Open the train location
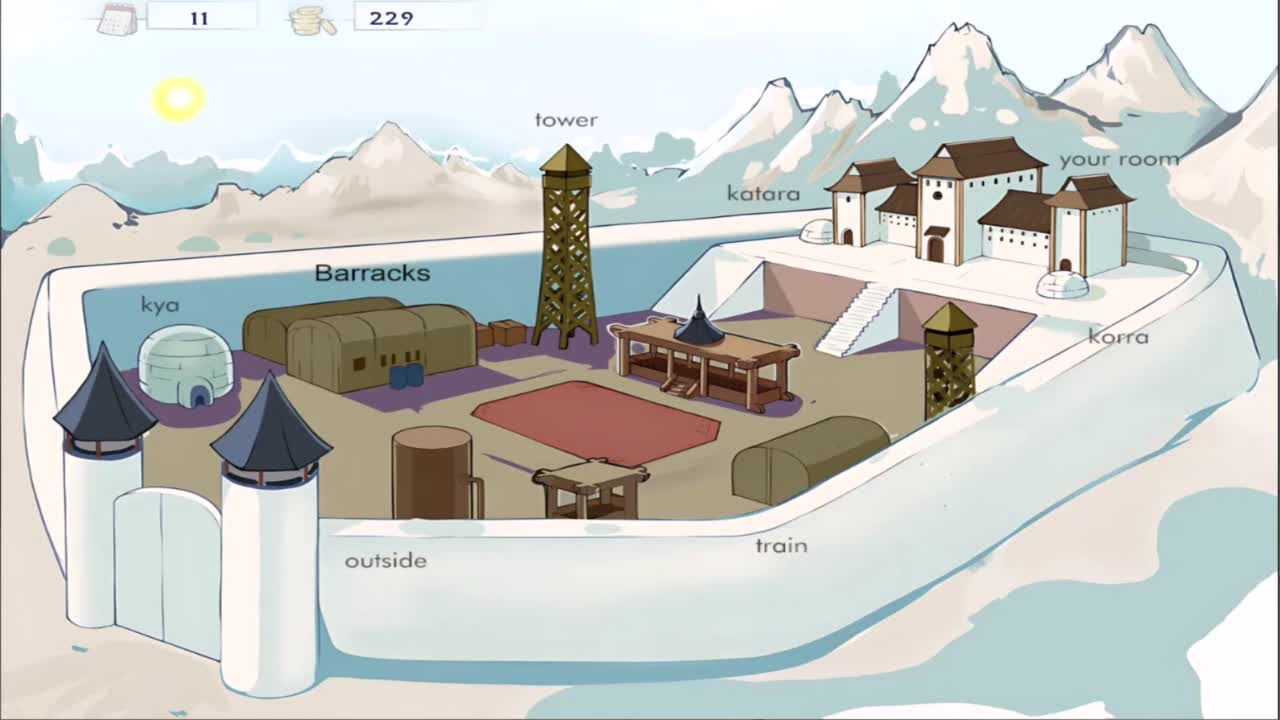The height and width of the screenshot is (720, 1280). [x=781, y=545]
